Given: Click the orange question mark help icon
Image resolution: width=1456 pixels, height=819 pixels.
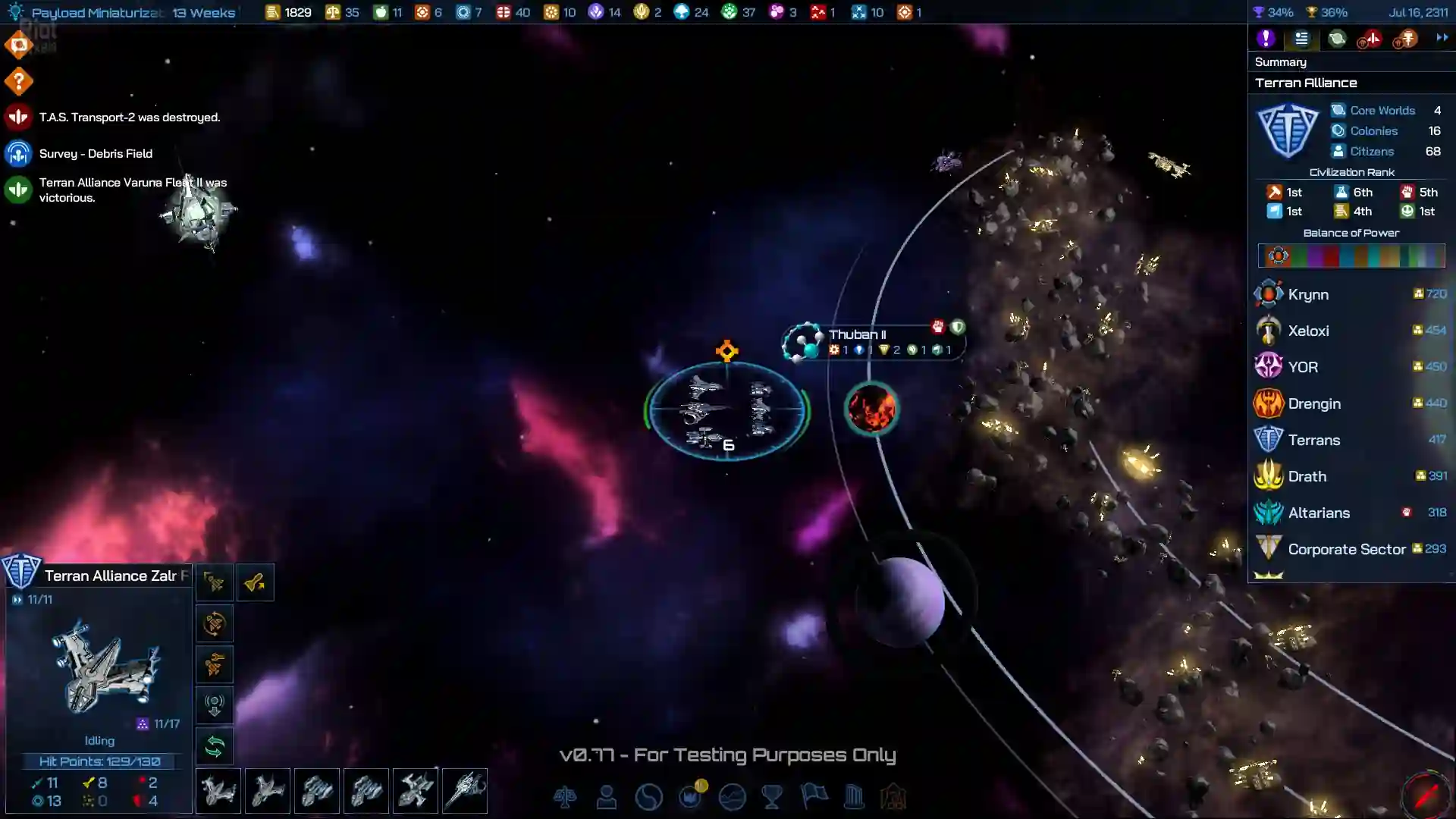Looking at the screenshot, I should pyautogui.click(x=18, y=81).
